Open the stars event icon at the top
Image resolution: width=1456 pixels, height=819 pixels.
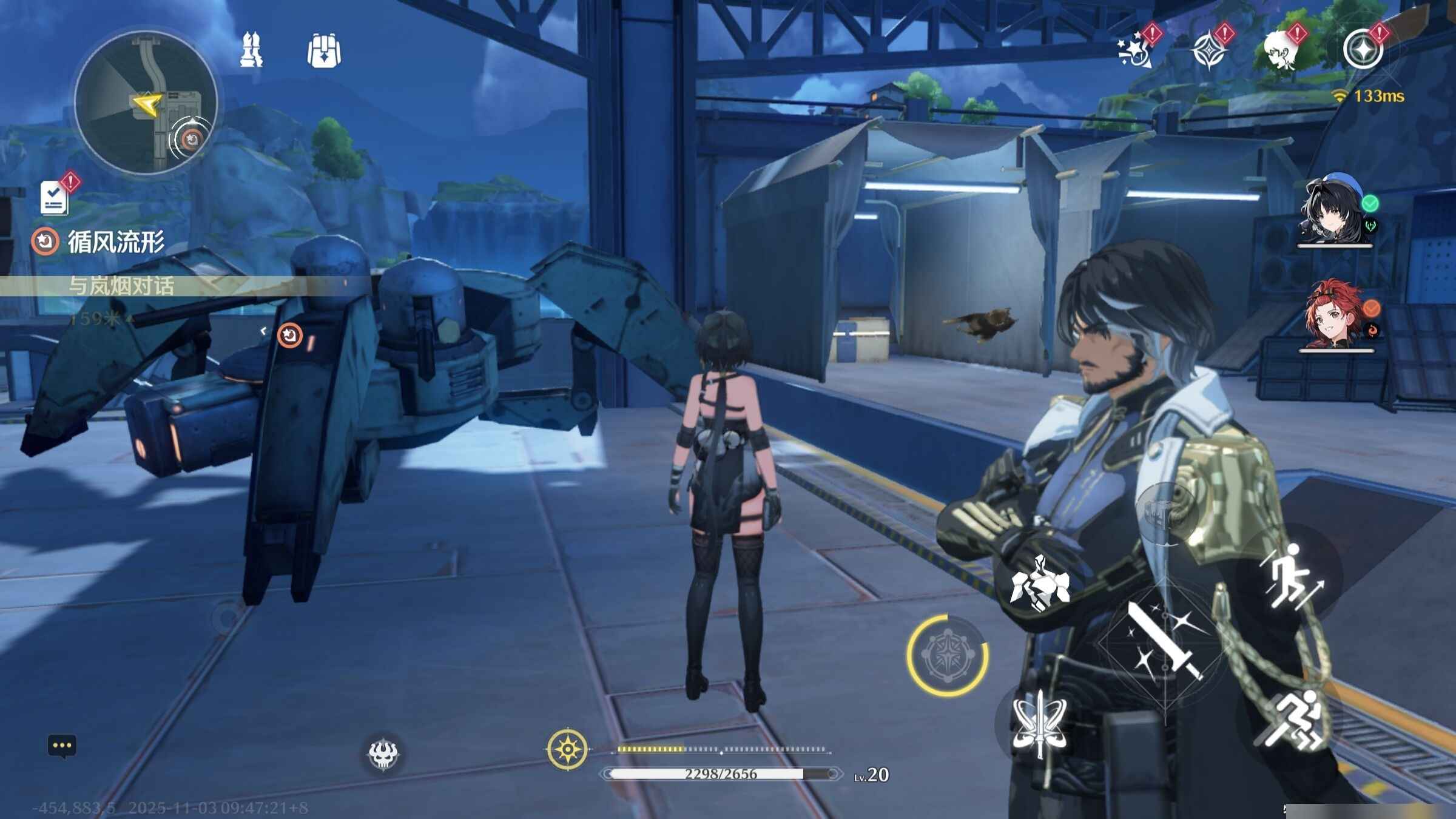(1136, 50)
